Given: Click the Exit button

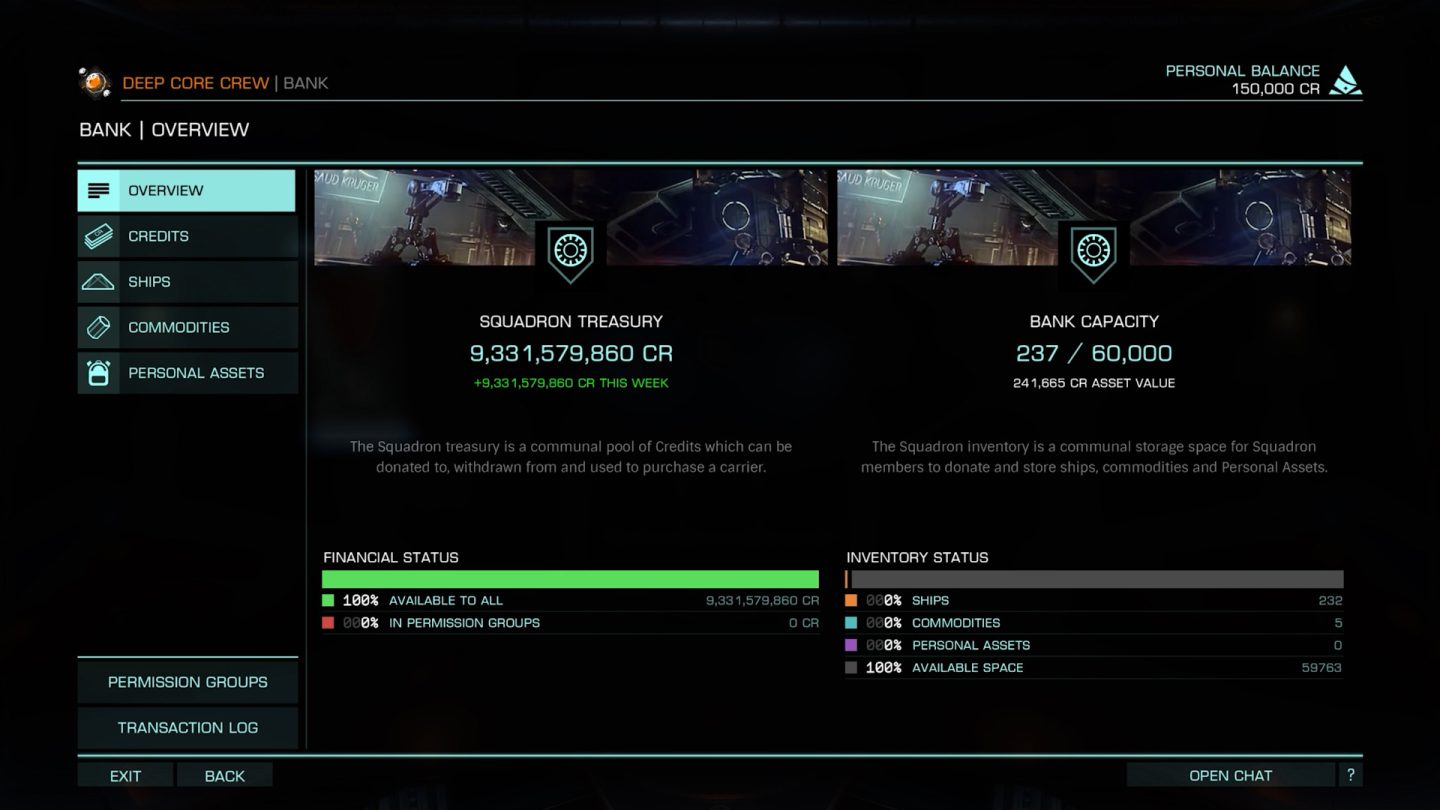Looking at the screenshot, I should 125,776.
